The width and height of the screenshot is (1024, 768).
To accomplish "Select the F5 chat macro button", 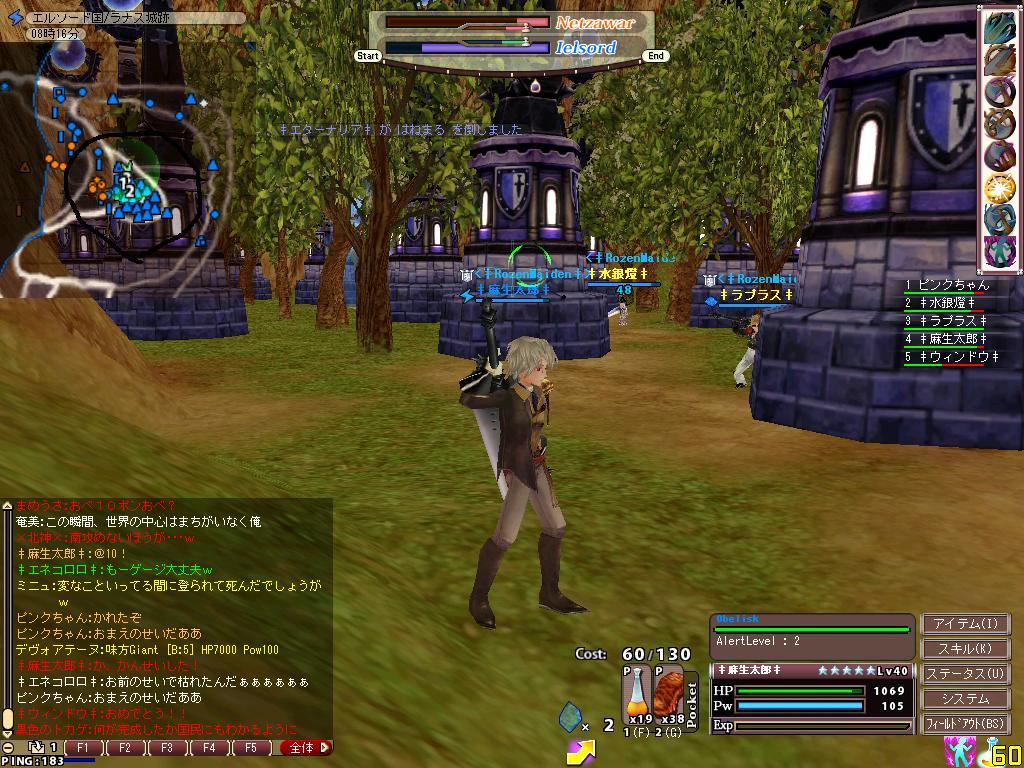I will [x=251, y=747].
